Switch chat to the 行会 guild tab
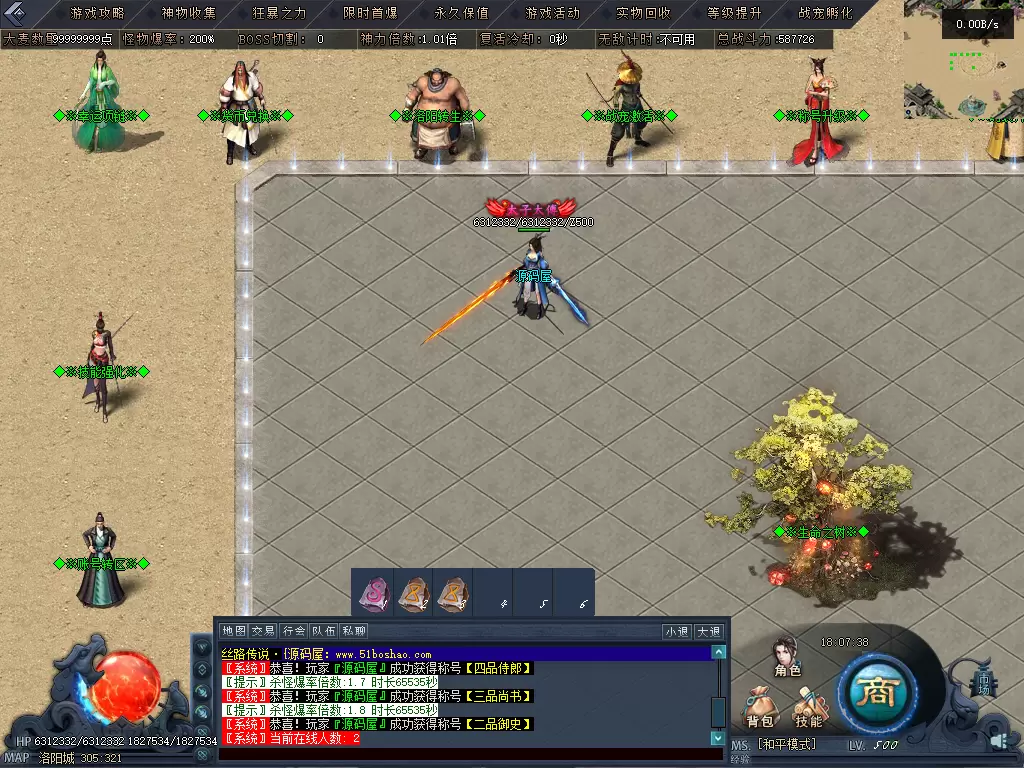 click(293, 631)
